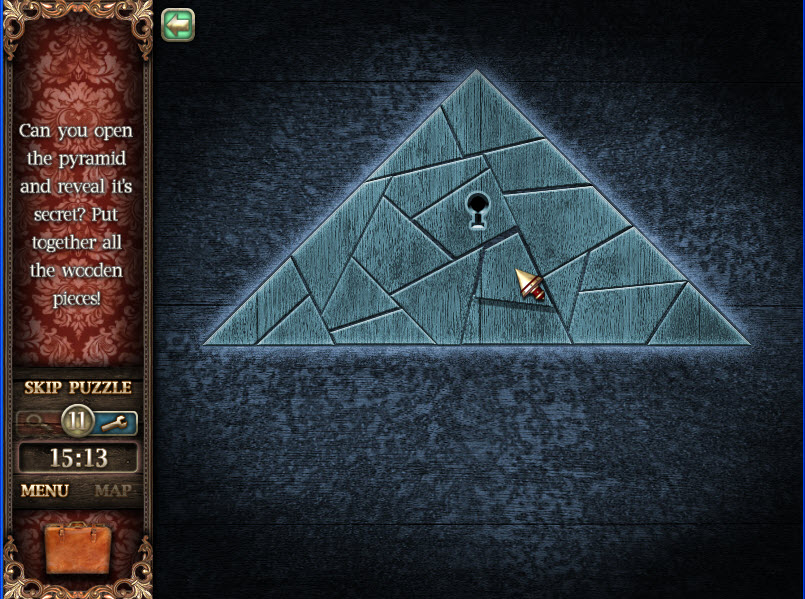Select the pyramid's bottom-left corner triangle piece

(x=248, y=318)
